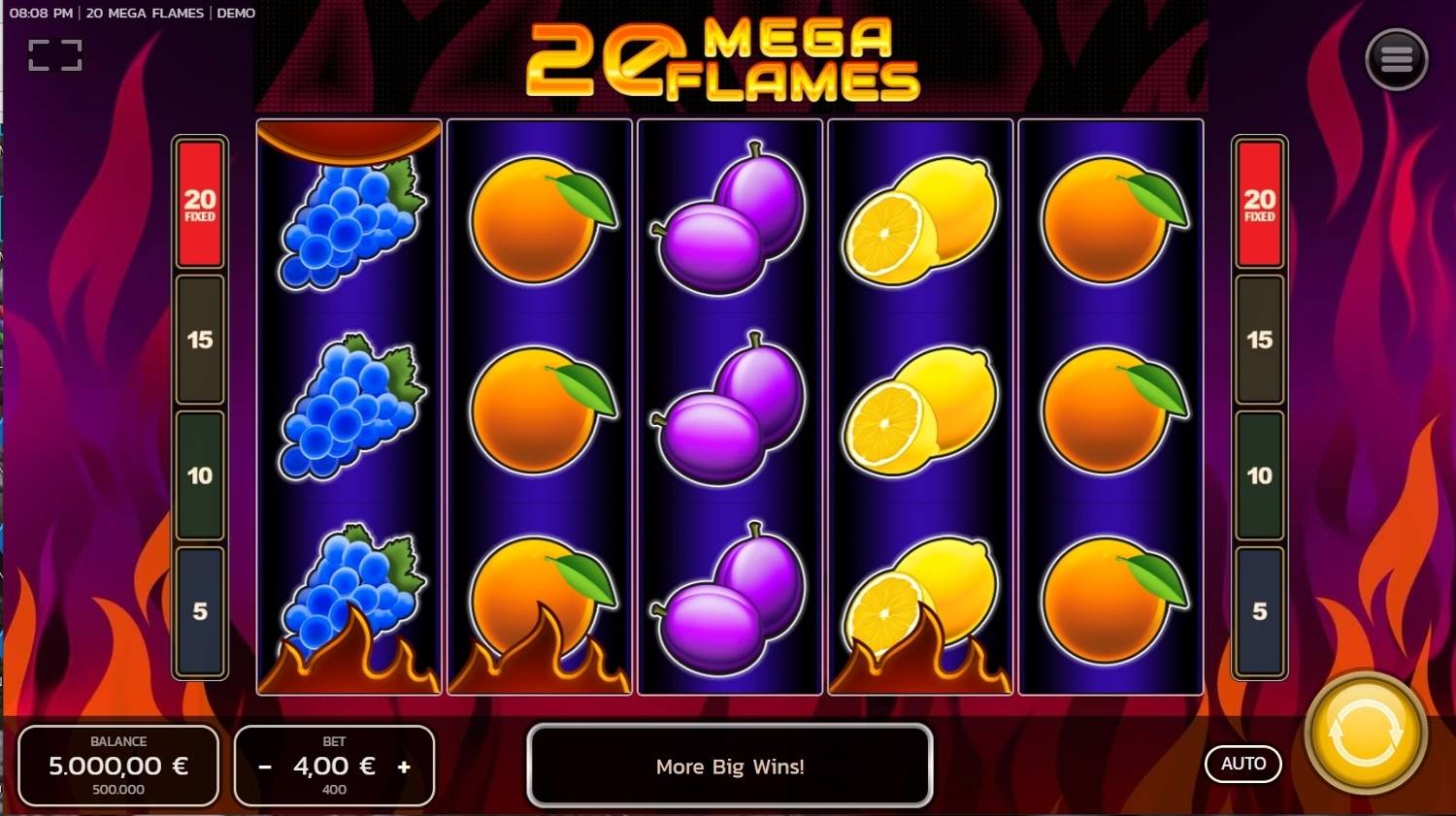
Task: Select the 5 lines setting on the left
Action: [x=199, y=611]
